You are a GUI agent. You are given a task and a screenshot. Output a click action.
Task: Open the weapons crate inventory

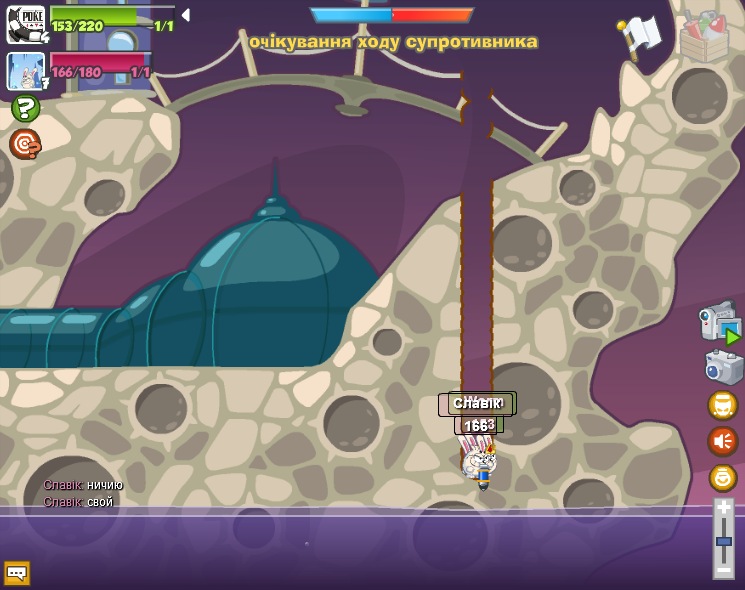(704, 36)
